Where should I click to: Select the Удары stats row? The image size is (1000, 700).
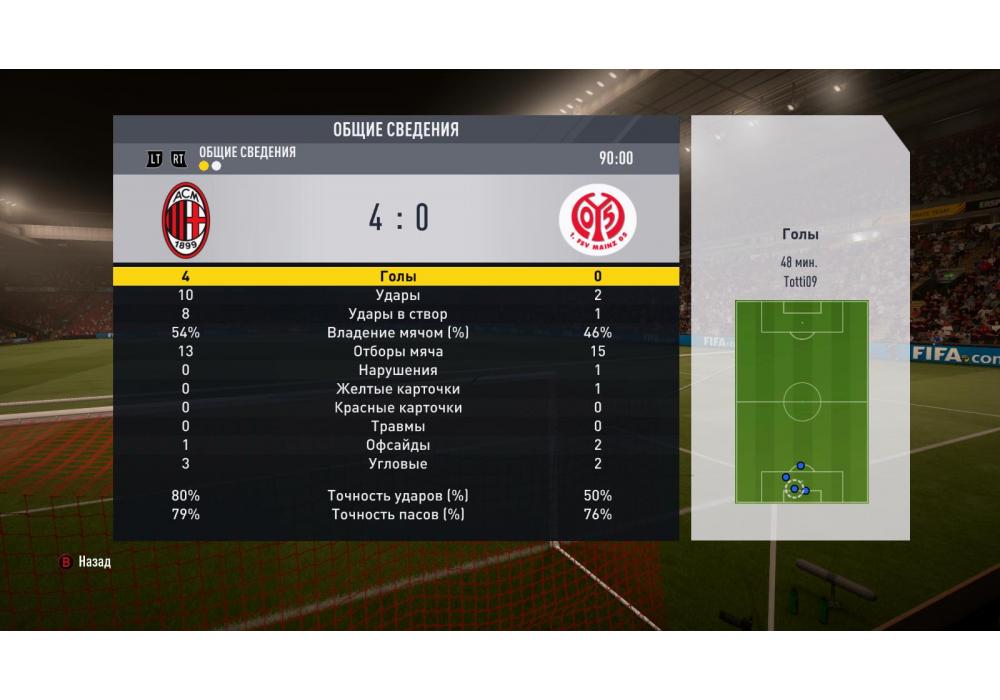(397, 295)
